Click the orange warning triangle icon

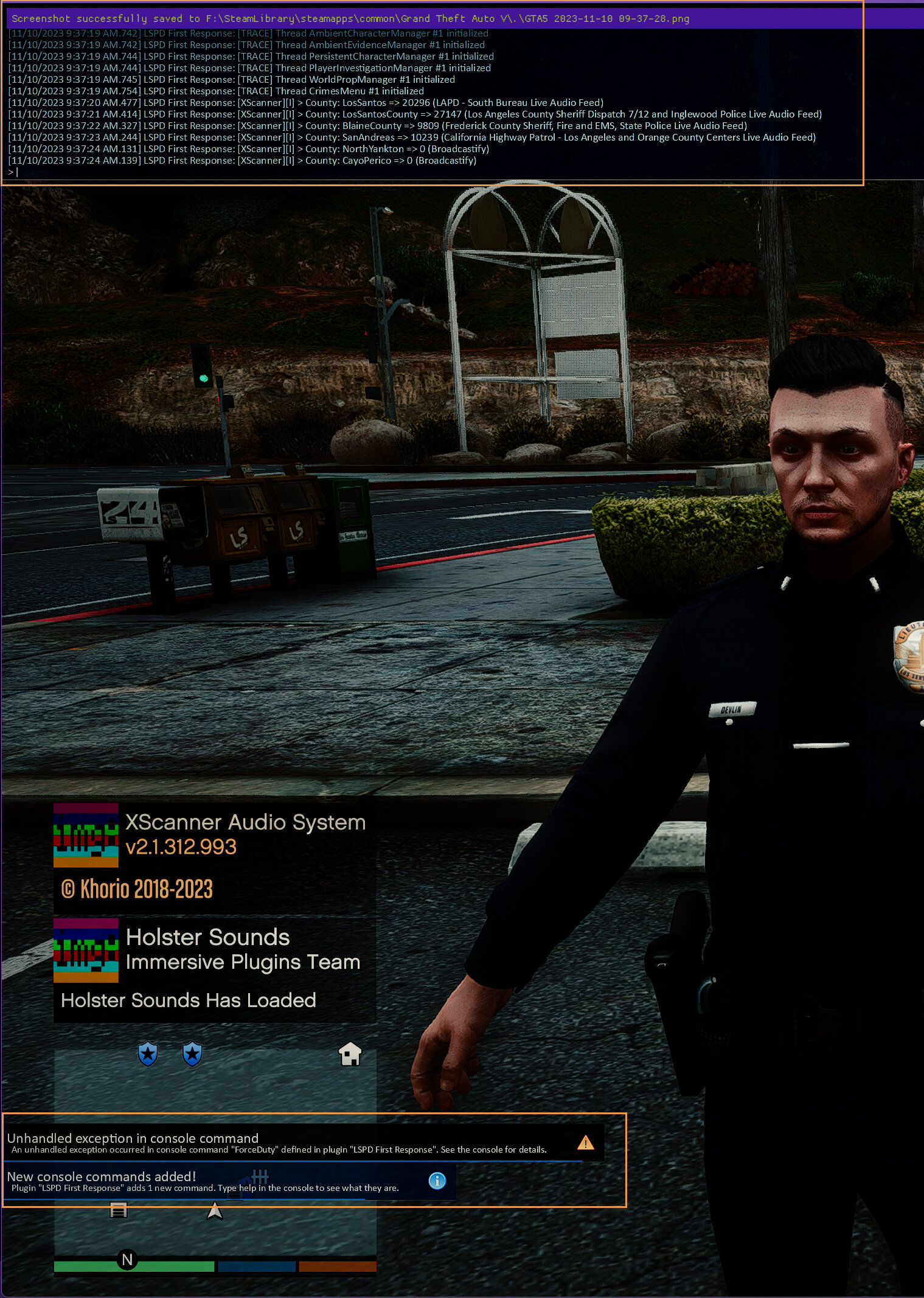tap(585, 1143)
